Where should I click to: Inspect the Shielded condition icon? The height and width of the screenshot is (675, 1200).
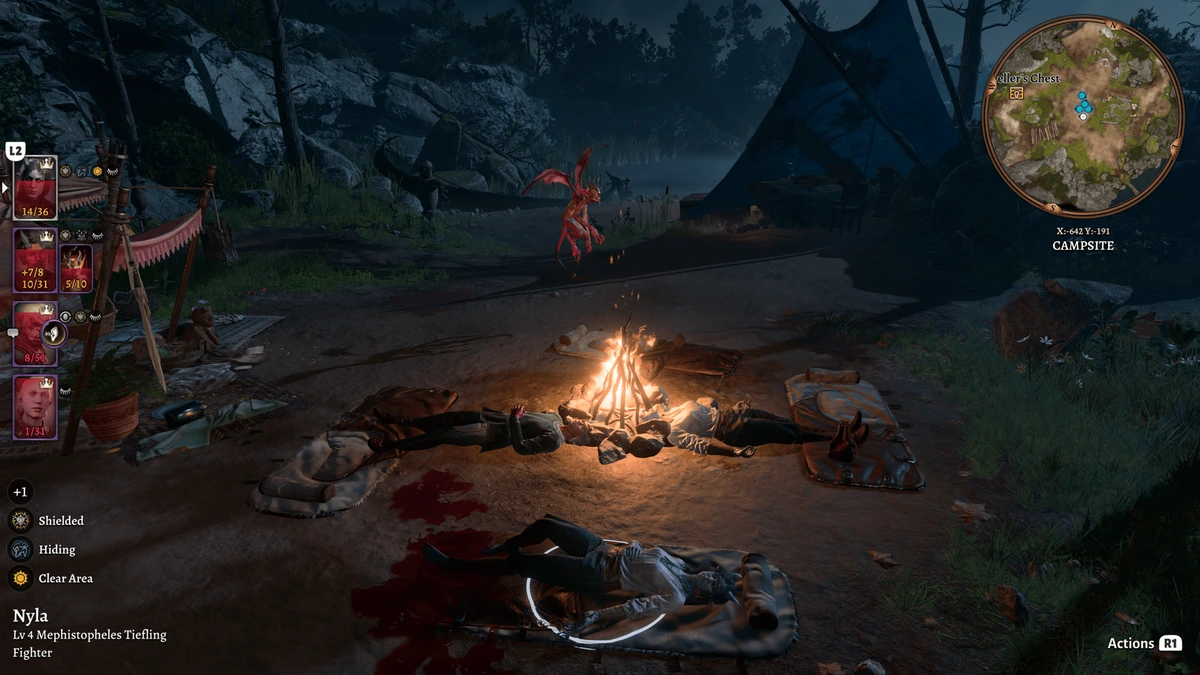20,520
